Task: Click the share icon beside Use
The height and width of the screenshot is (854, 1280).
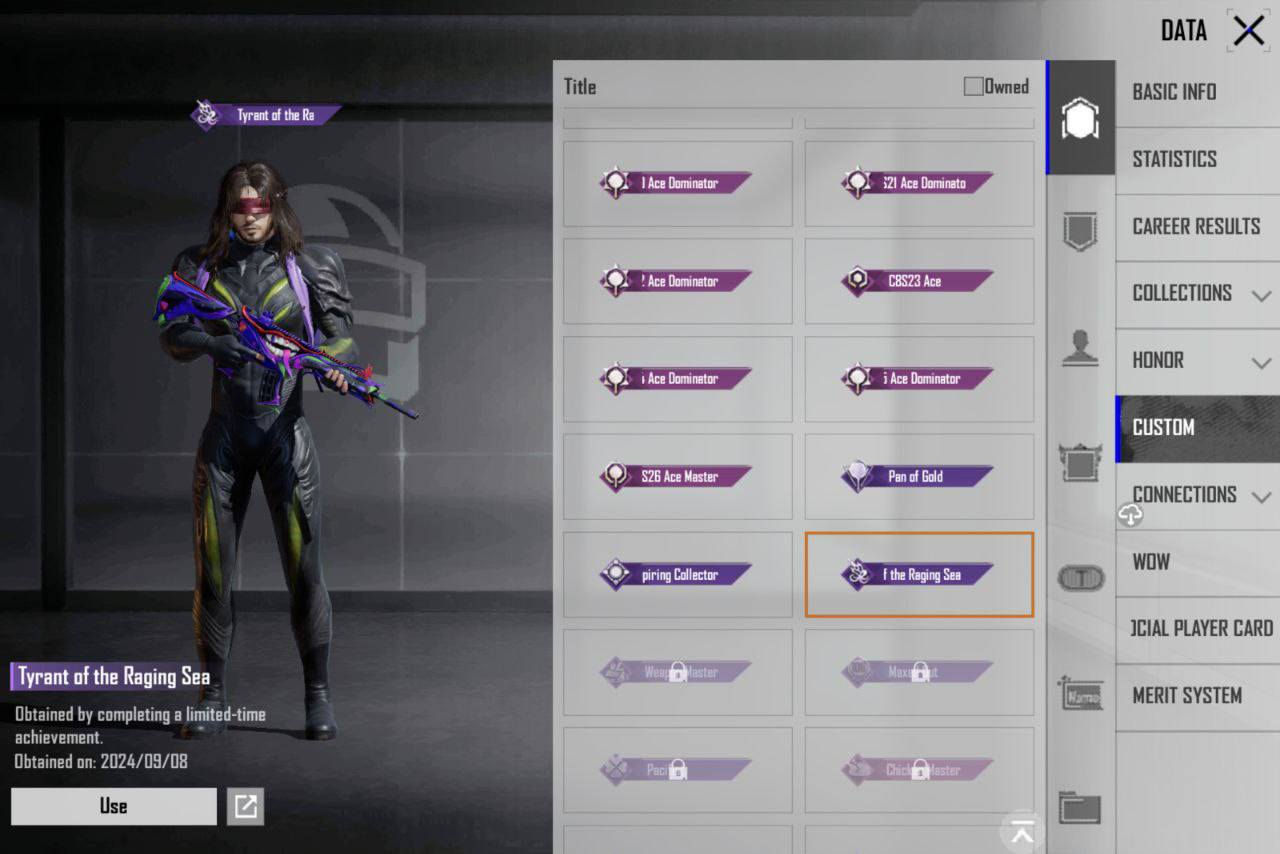Action: click(245, 806)
